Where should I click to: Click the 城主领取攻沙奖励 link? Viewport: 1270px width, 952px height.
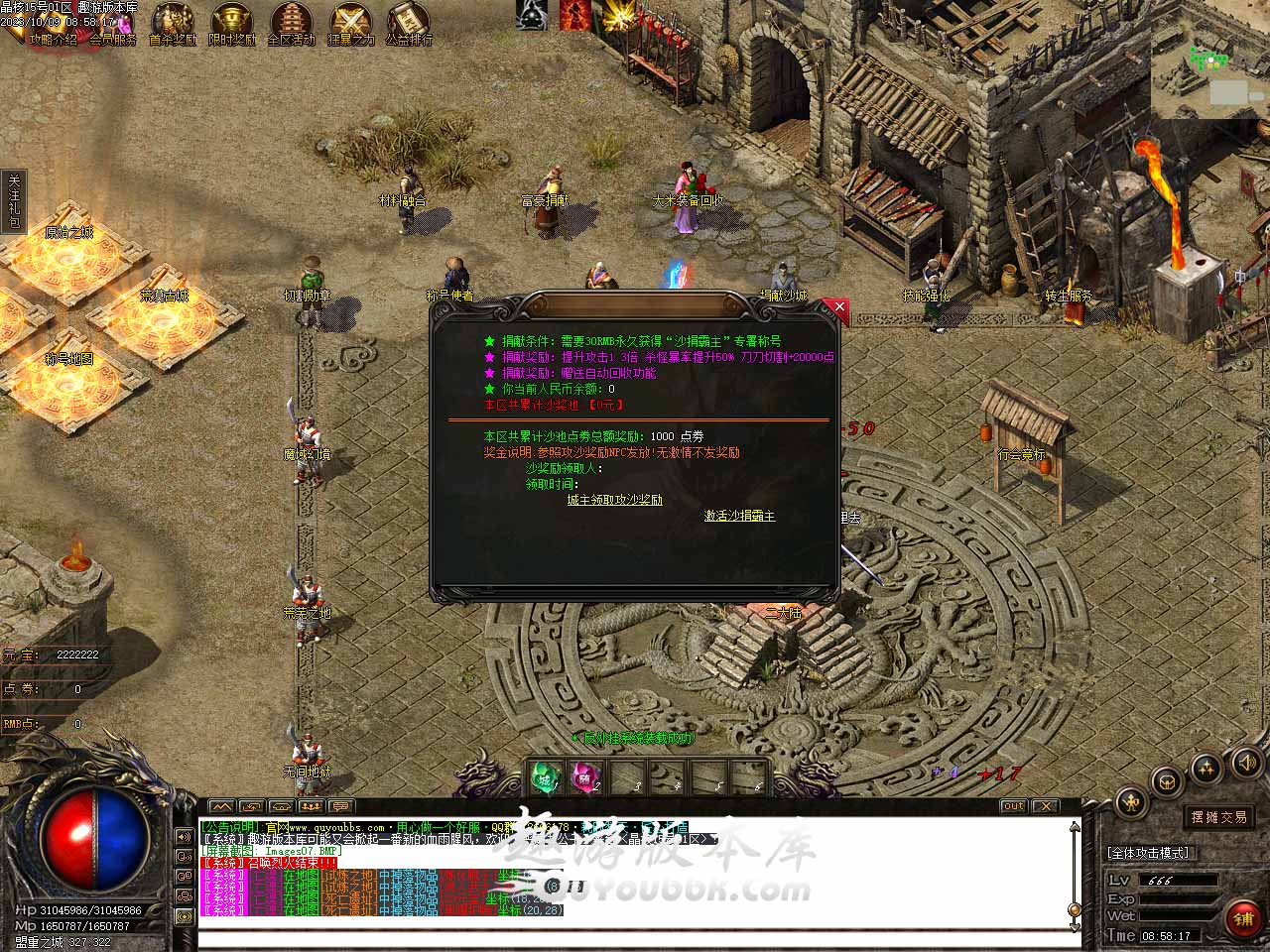(x=614, y=500)
